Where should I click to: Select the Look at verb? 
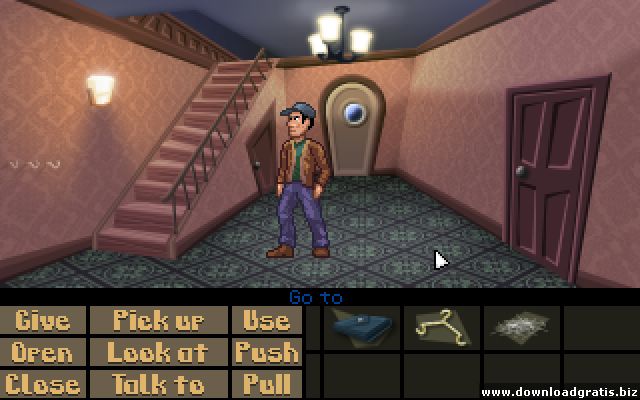coord(158,352)
